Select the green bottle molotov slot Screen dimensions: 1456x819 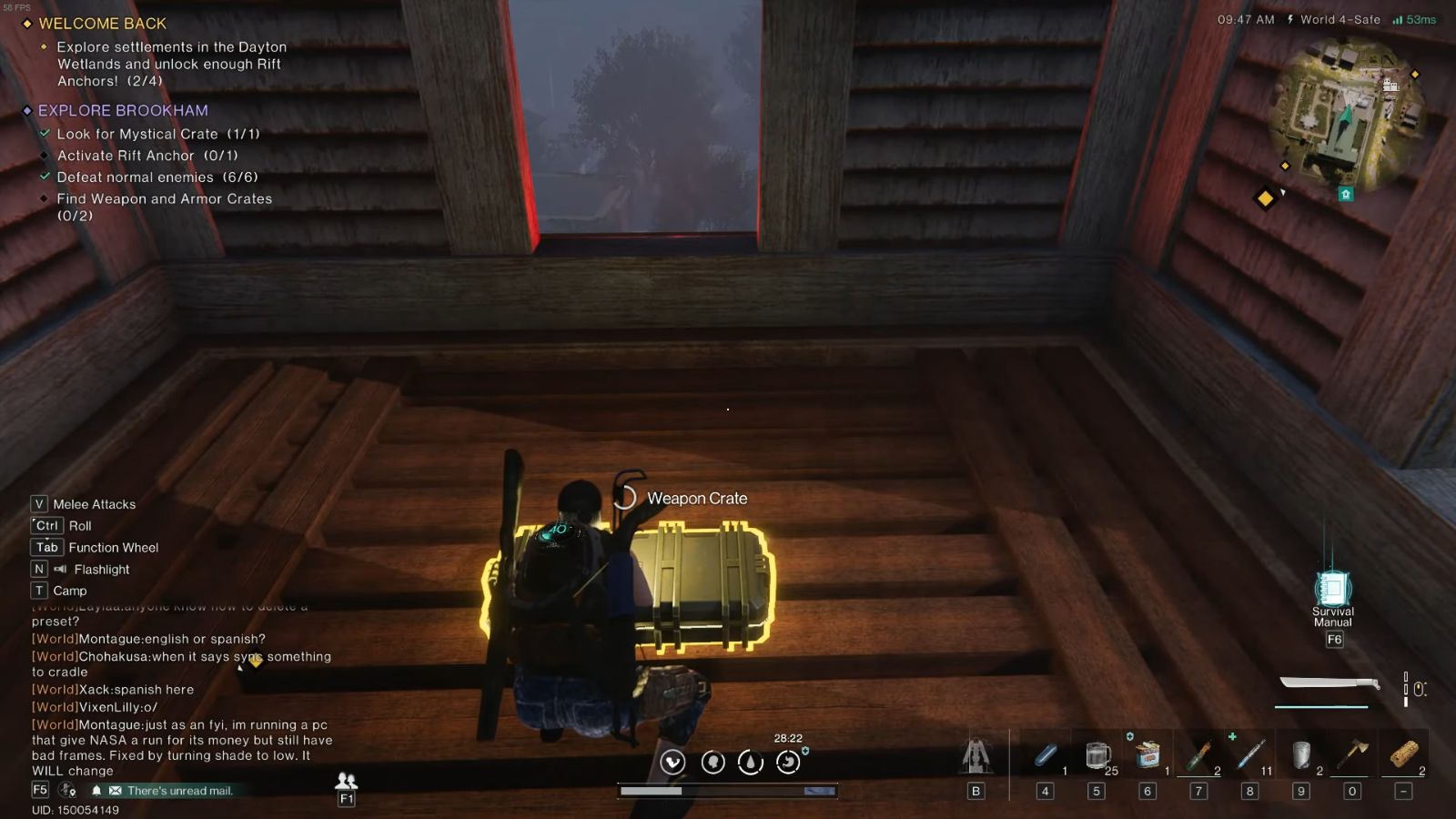point(1199,755)
